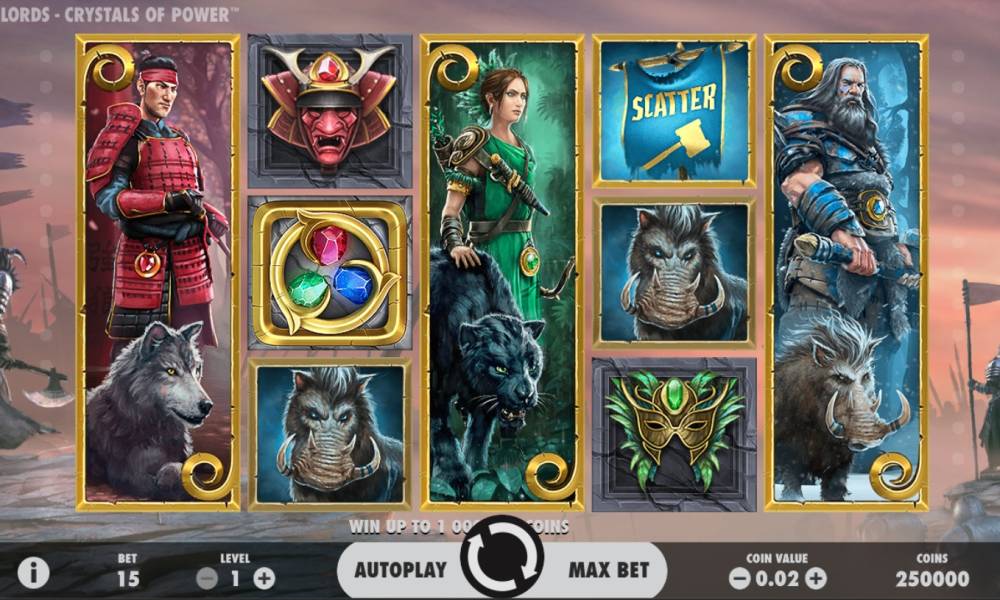Raise the coin value using plus
This screenshot has height=600, width=1000.
pos(816,577)
